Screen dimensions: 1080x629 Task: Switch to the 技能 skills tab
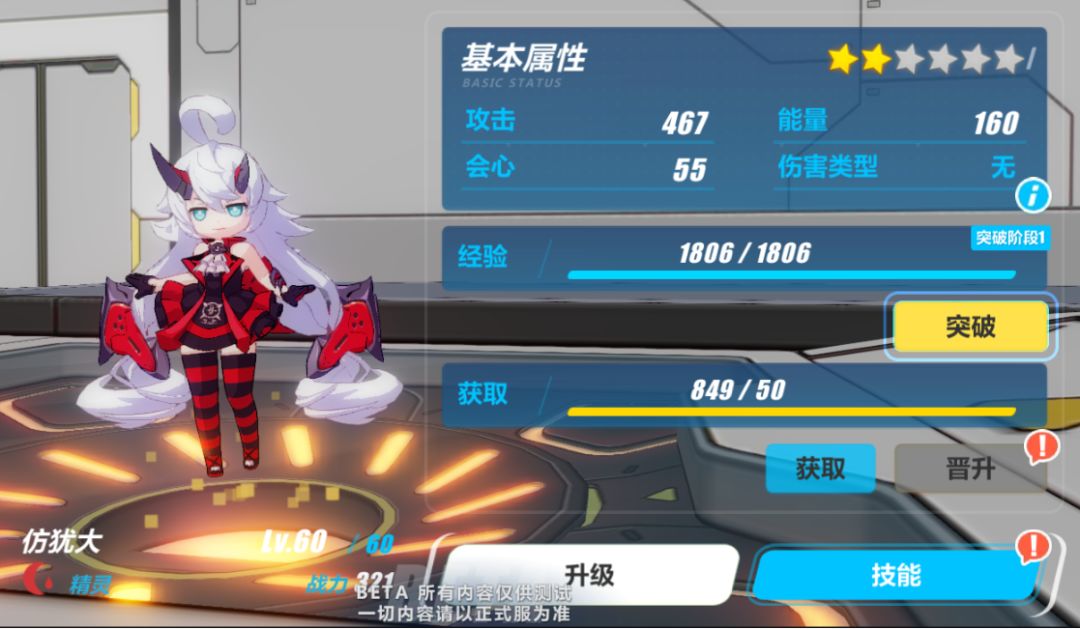(893, 577)
